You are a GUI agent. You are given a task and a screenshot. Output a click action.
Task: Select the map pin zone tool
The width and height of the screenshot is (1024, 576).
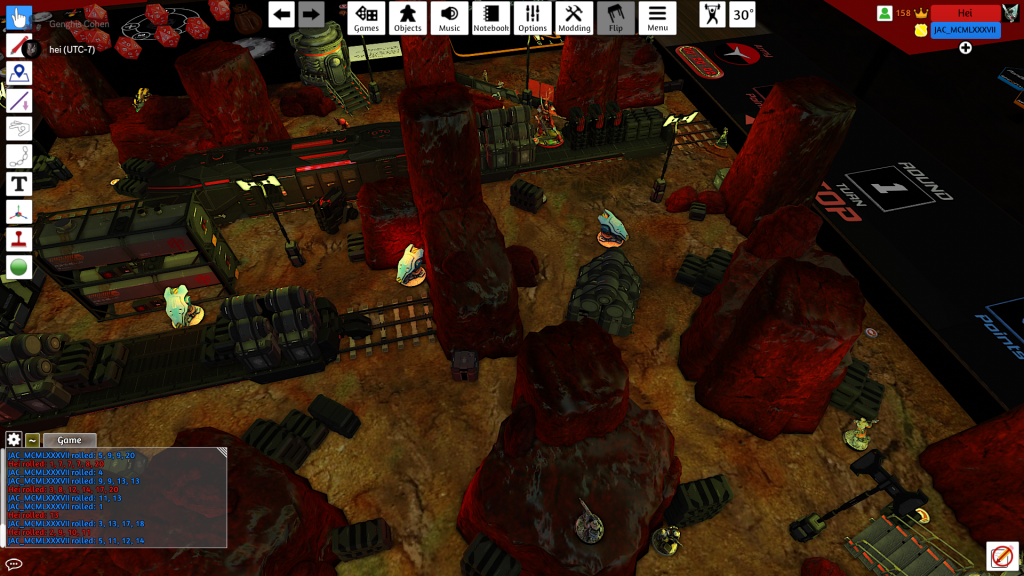pyautogui.click(x=19, y=73)
